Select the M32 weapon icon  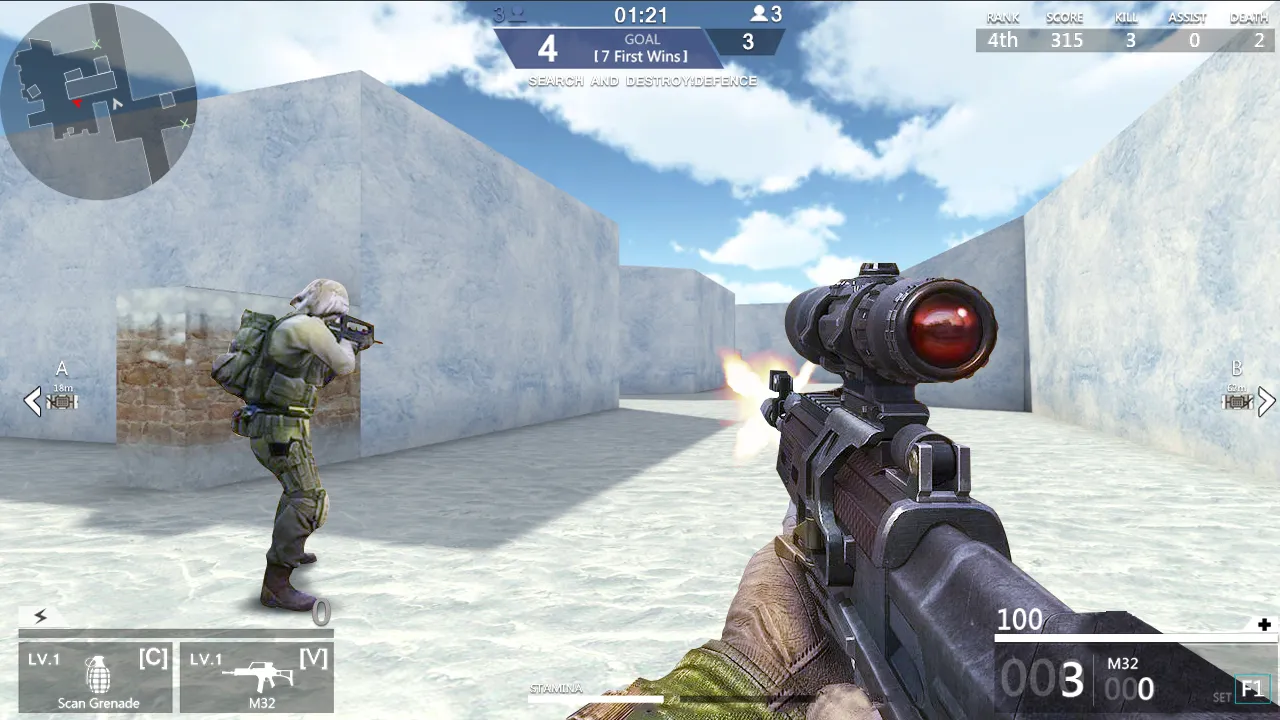click(262, 675)
